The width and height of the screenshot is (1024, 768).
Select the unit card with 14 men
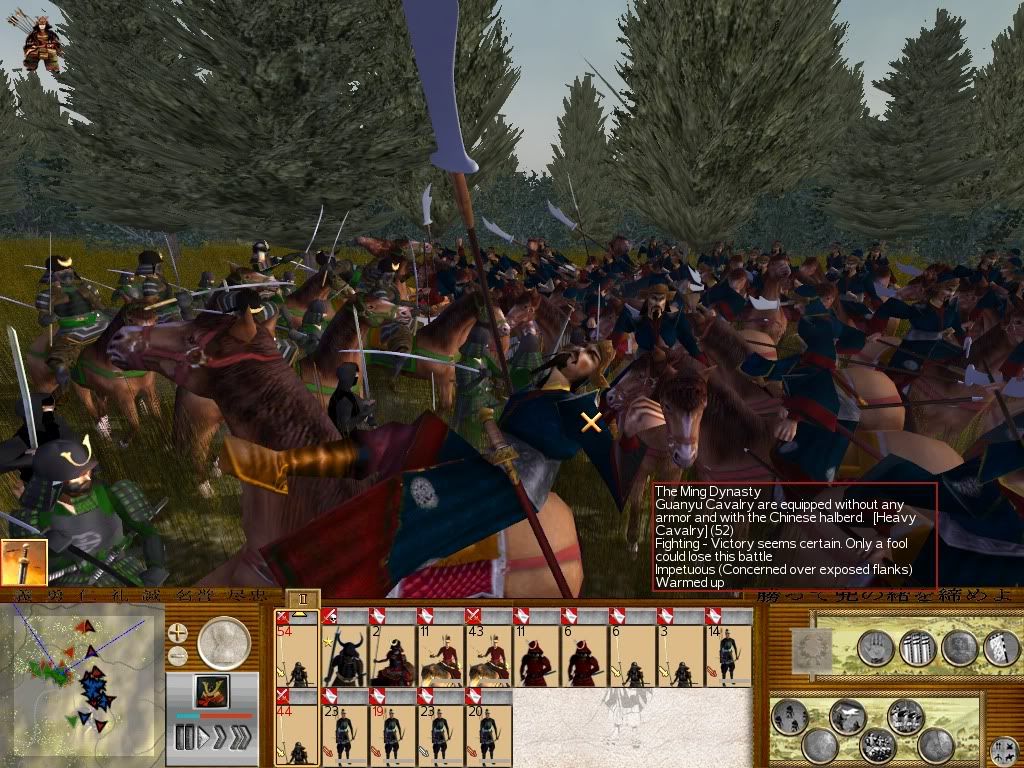coord(728,647)
